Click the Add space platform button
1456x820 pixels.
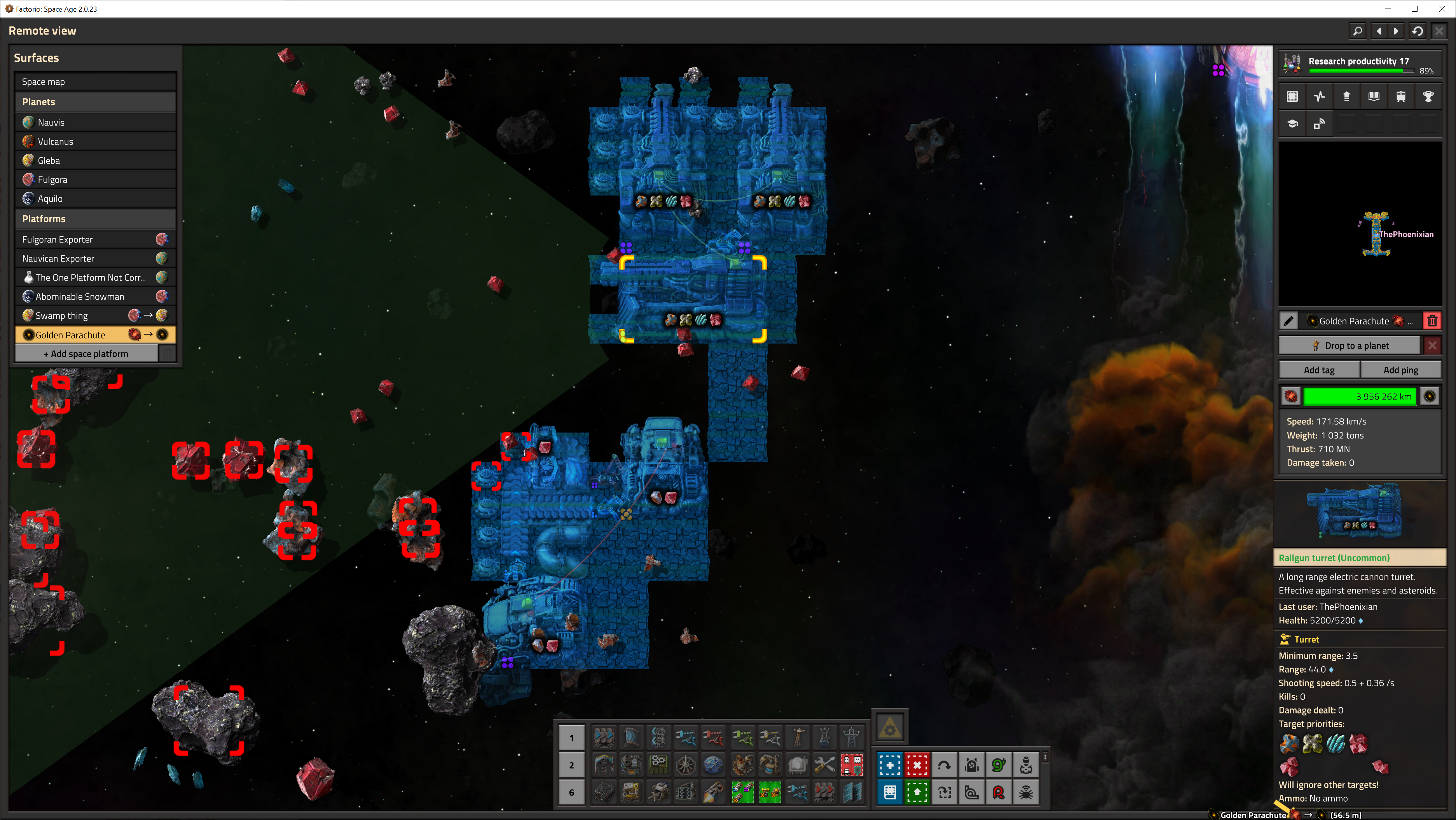86,354
